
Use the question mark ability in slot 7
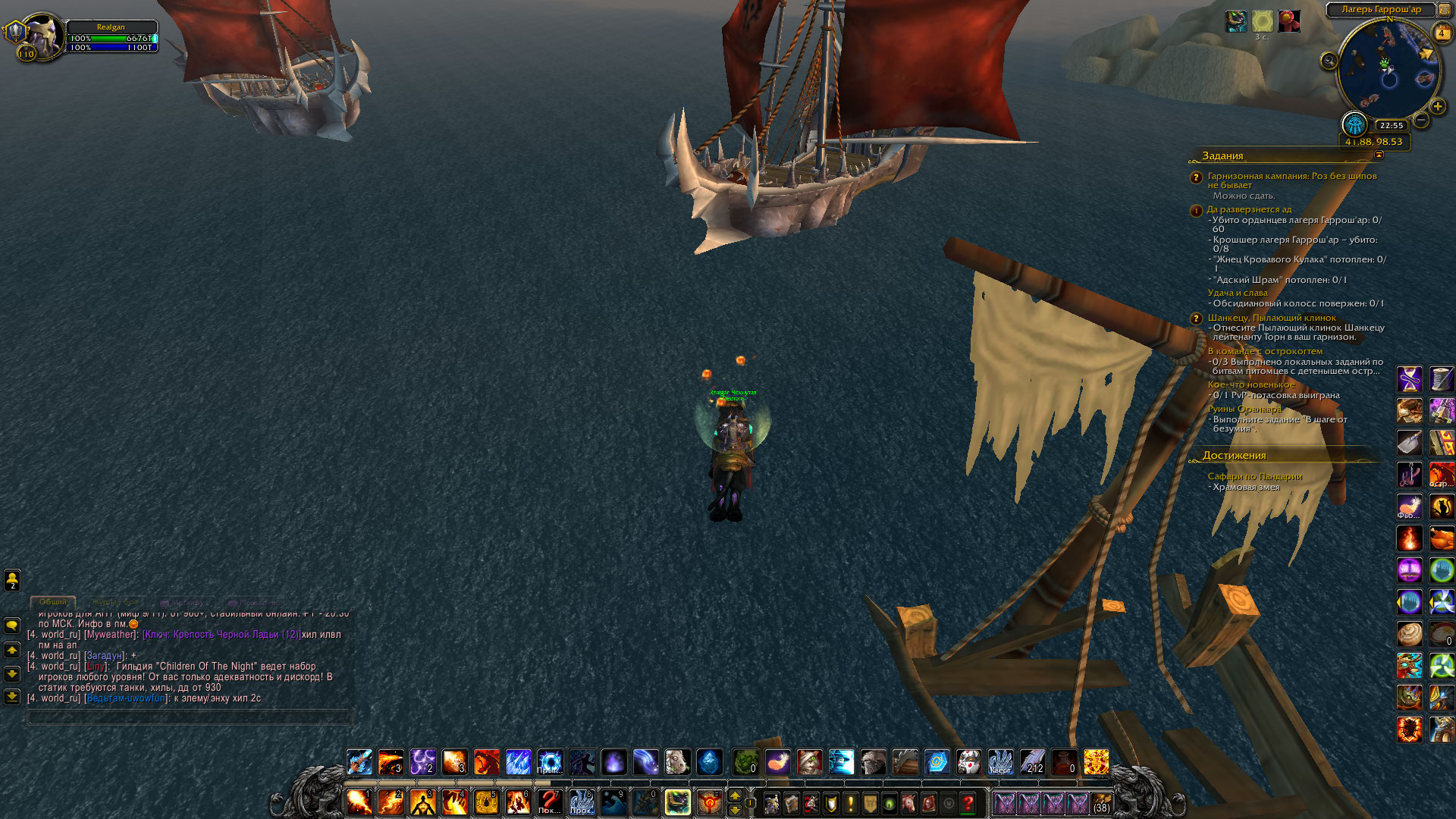coord(549,802)
